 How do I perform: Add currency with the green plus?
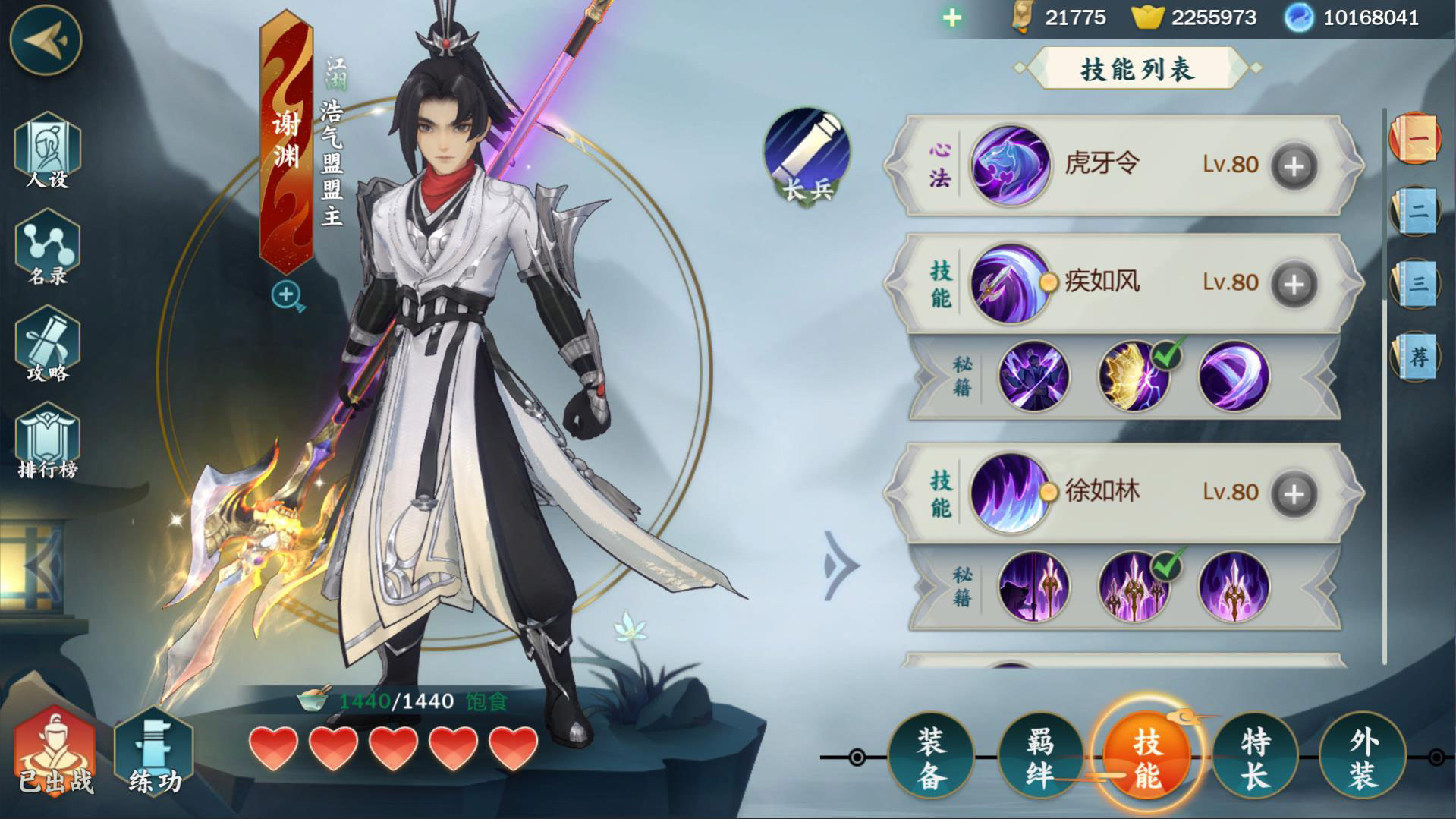coord(952,17)
